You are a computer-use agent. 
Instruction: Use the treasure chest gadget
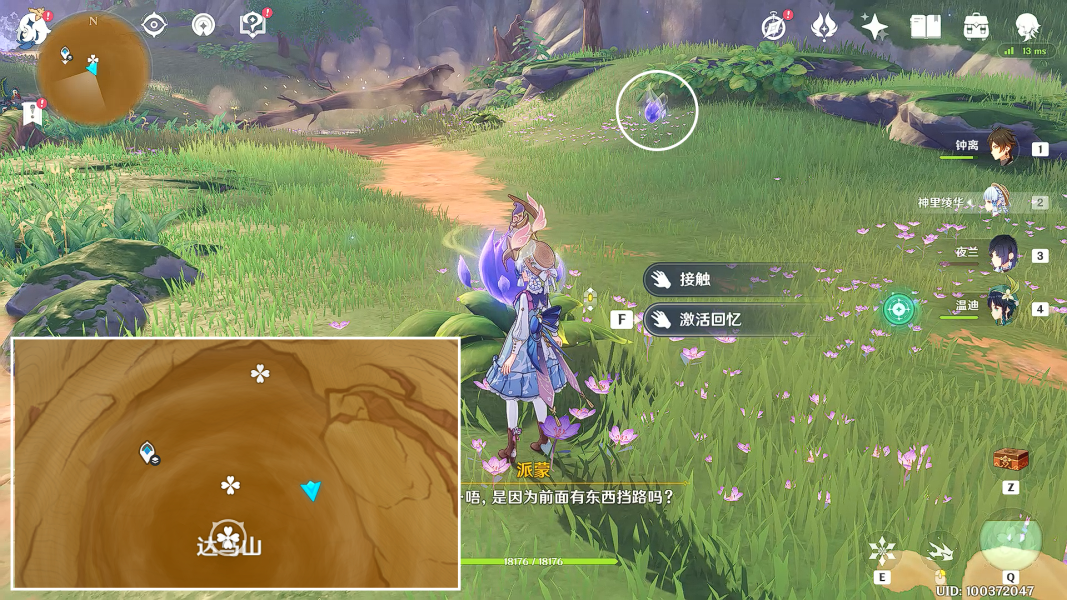point(1011,460)
